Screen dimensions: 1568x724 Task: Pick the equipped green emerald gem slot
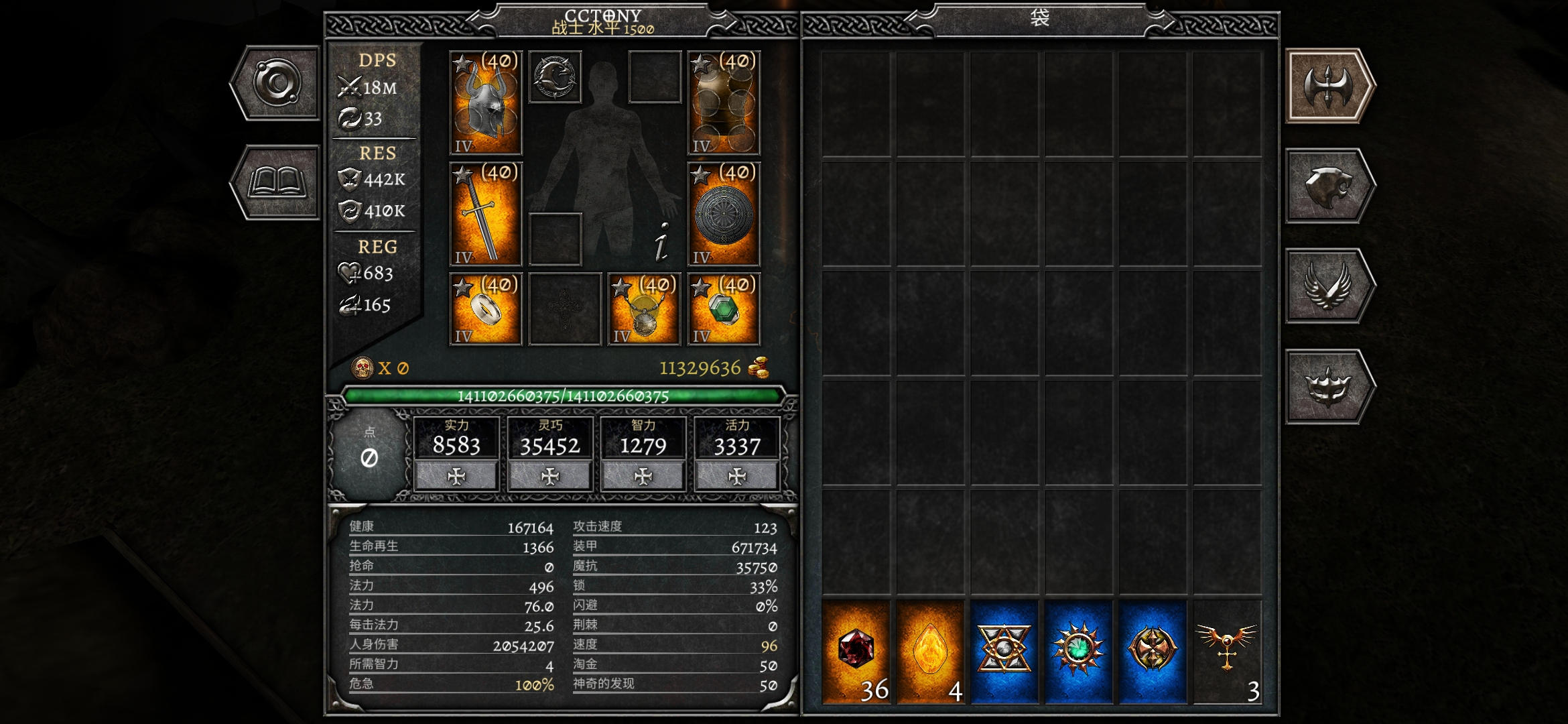724,308
